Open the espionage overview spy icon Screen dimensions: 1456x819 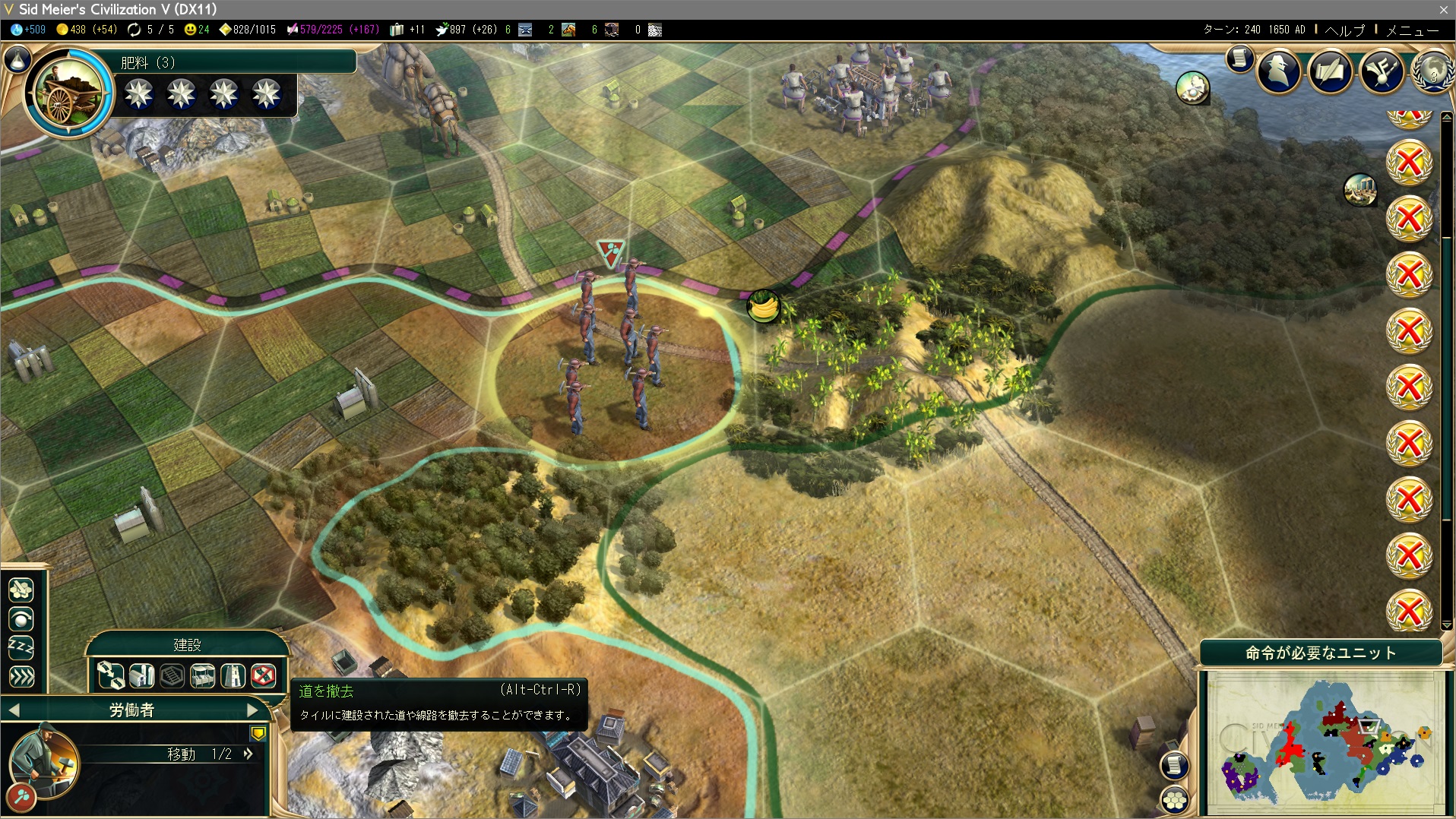pyautogui.click(x=1279, y=71)
